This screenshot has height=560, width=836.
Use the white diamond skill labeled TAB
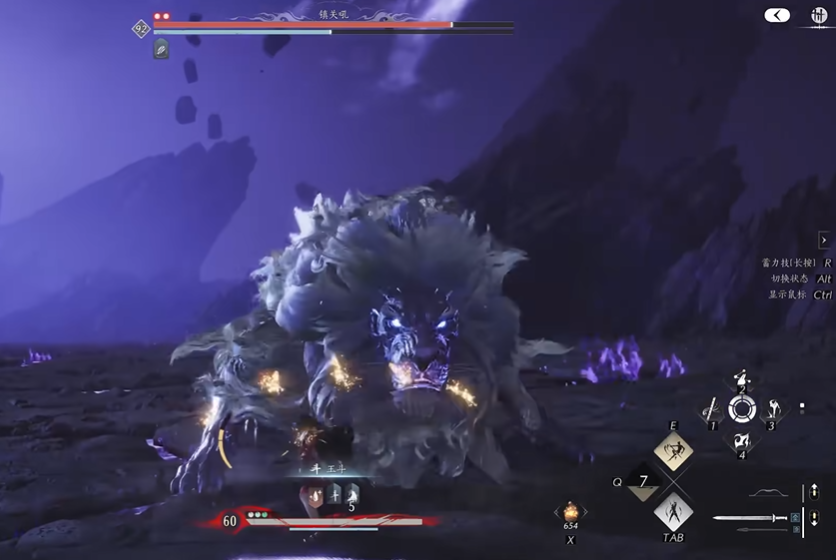point(673,514)
